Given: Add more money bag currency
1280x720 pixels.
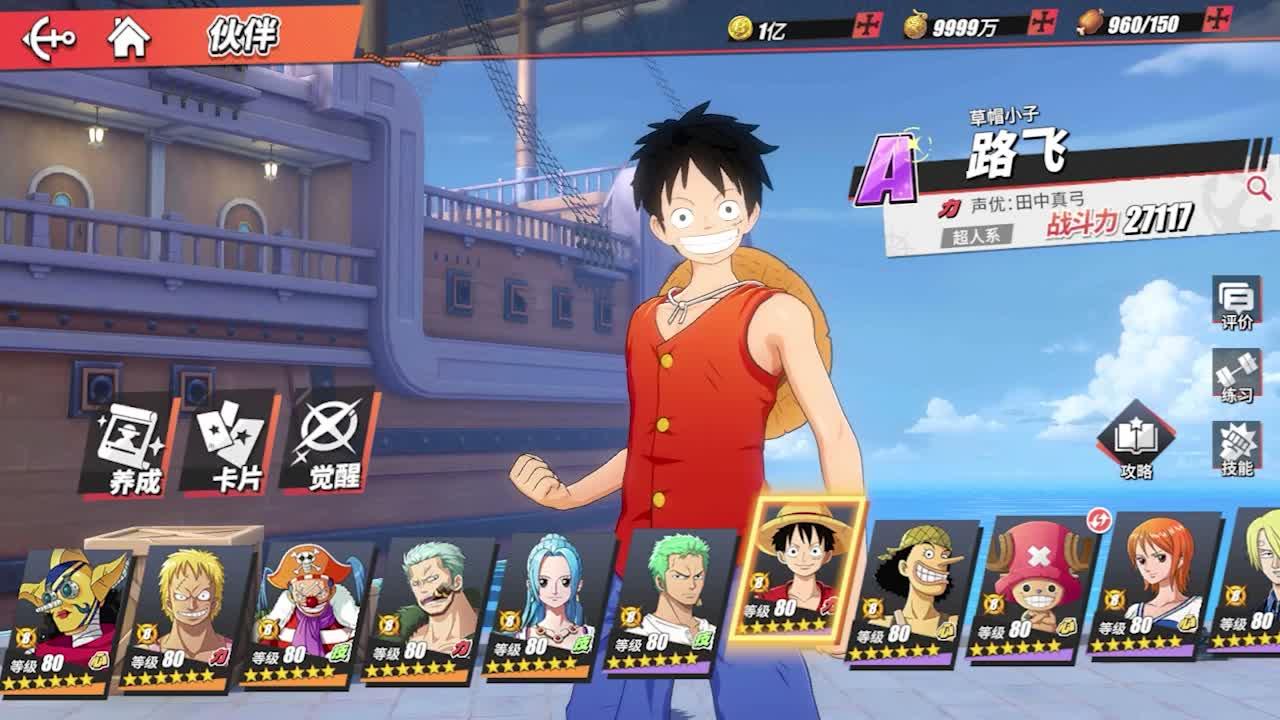Looking at the screenshot, I should tap(1043, 22).
